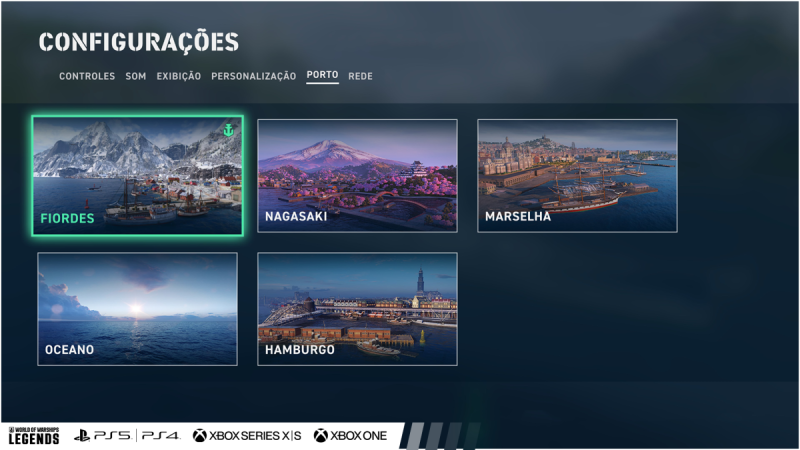The width and height of the screenshot is (800, 450).
Task: Pick the Marselha port
Action: click(x=577, y=175)
